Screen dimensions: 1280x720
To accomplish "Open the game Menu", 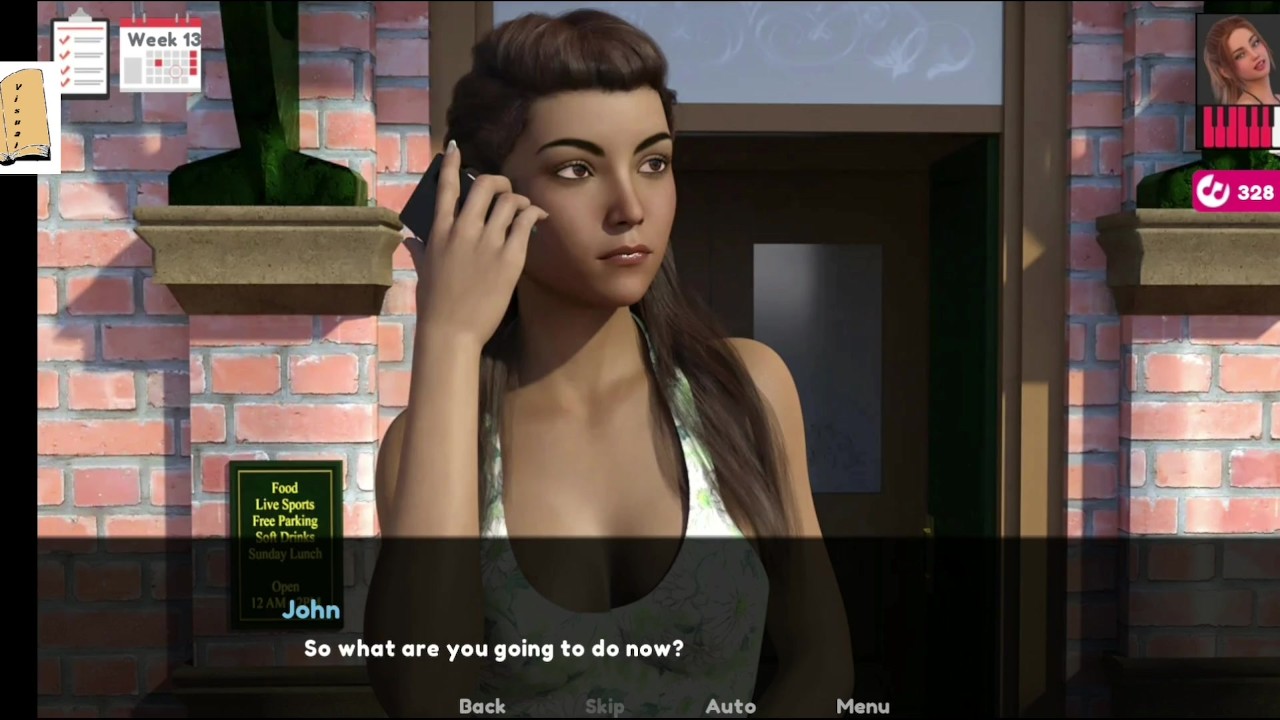I will tap(862, 706).
